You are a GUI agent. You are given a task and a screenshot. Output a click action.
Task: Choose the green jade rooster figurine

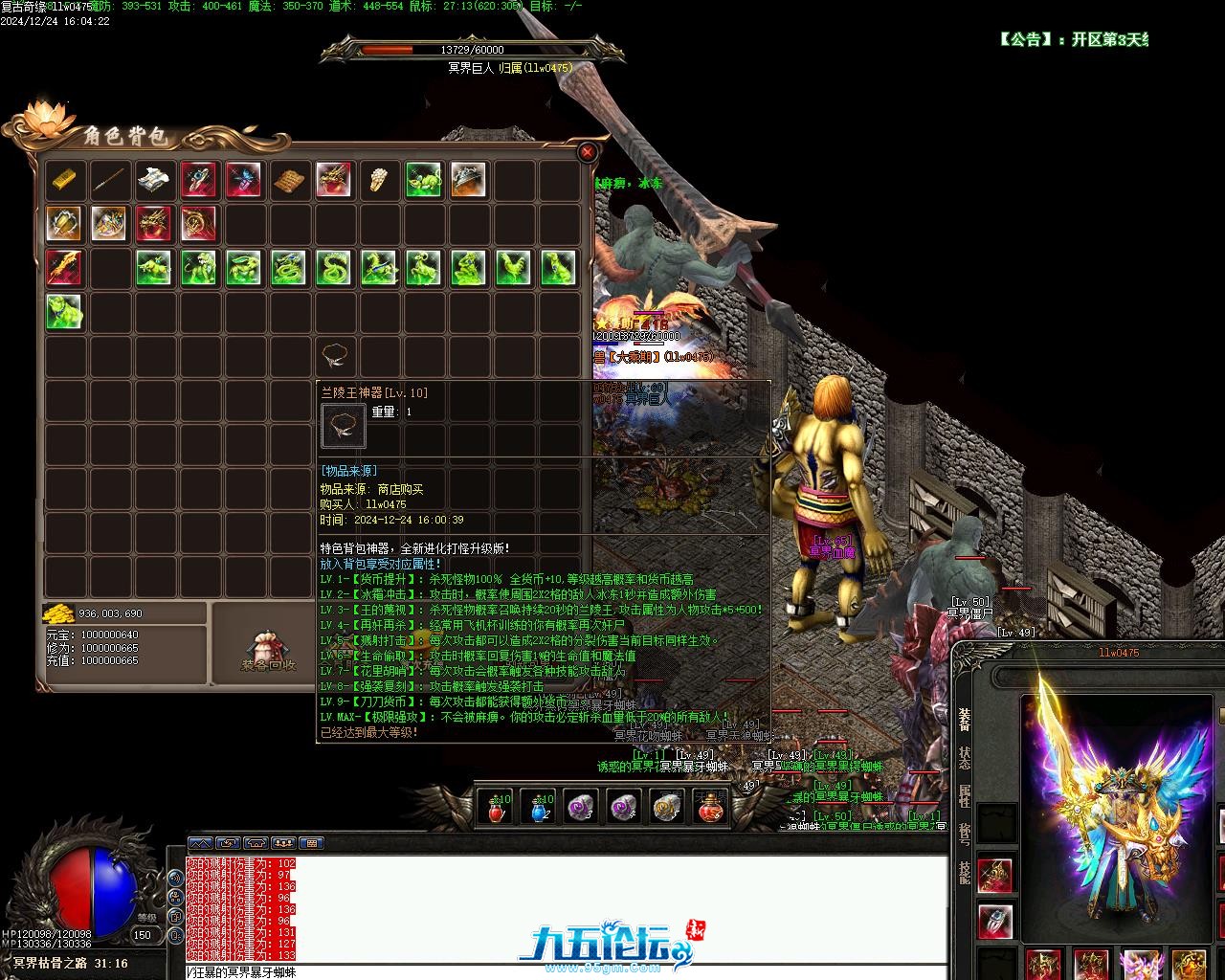(513, 268)
